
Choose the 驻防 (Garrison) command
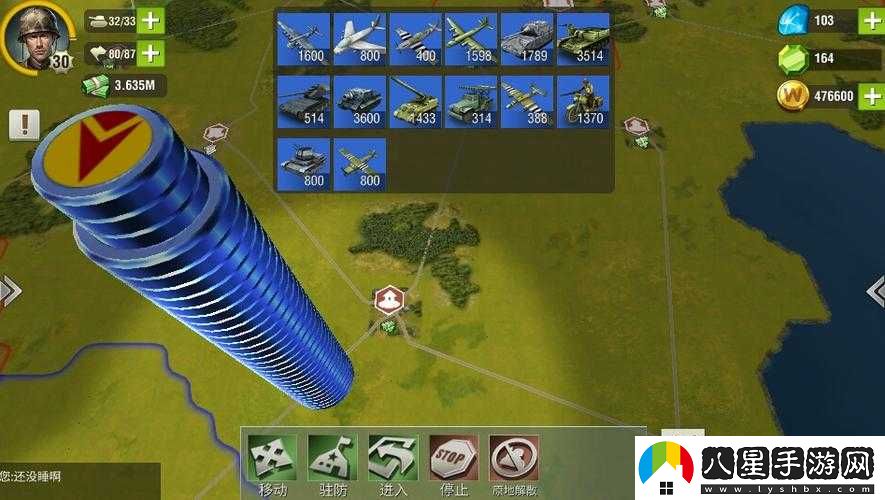point(332,463)
